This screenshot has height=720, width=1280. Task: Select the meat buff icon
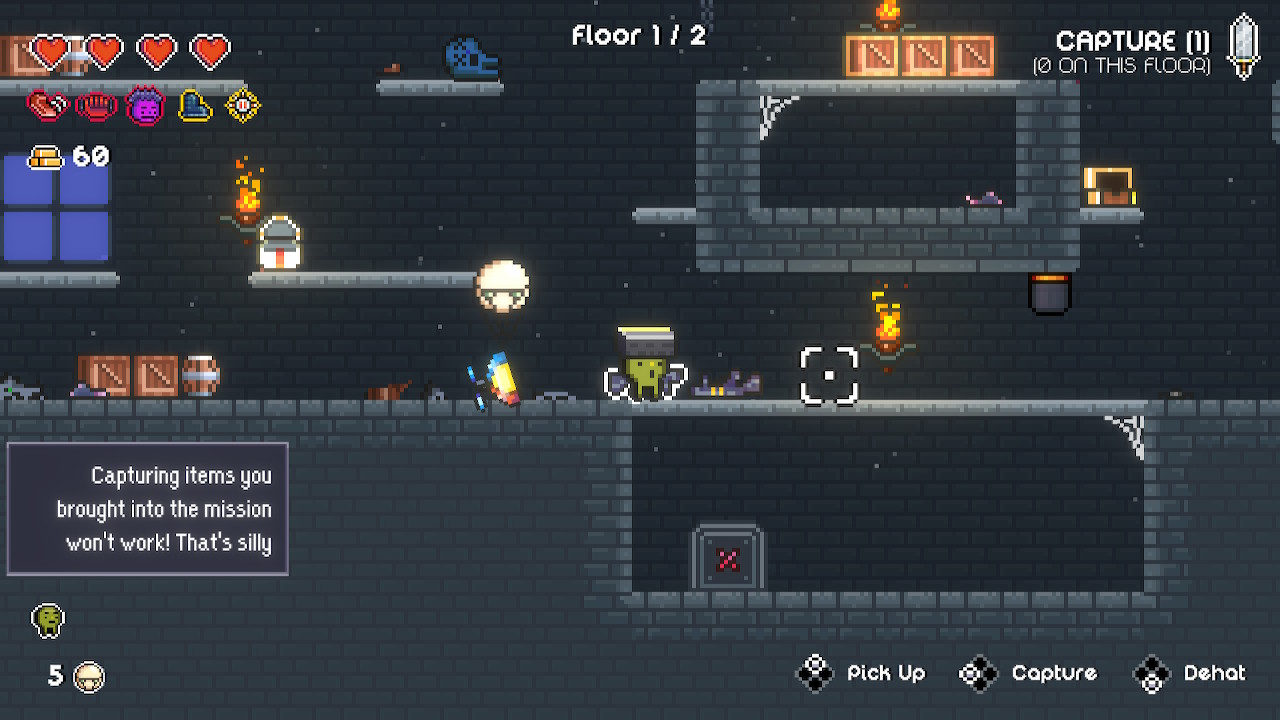coord(46,105)
